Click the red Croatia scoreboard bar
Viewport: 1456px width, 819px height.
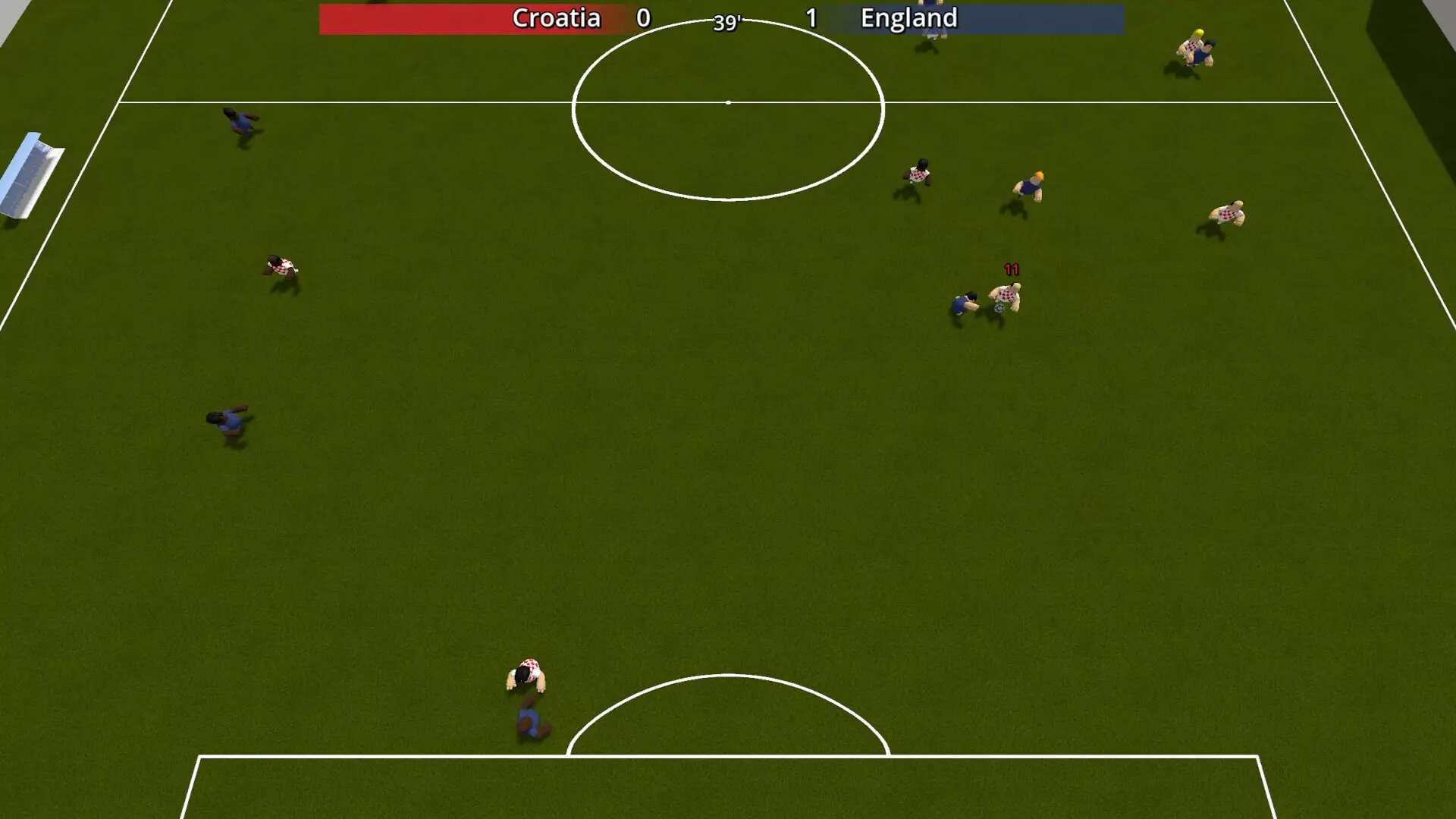[417, 18]
